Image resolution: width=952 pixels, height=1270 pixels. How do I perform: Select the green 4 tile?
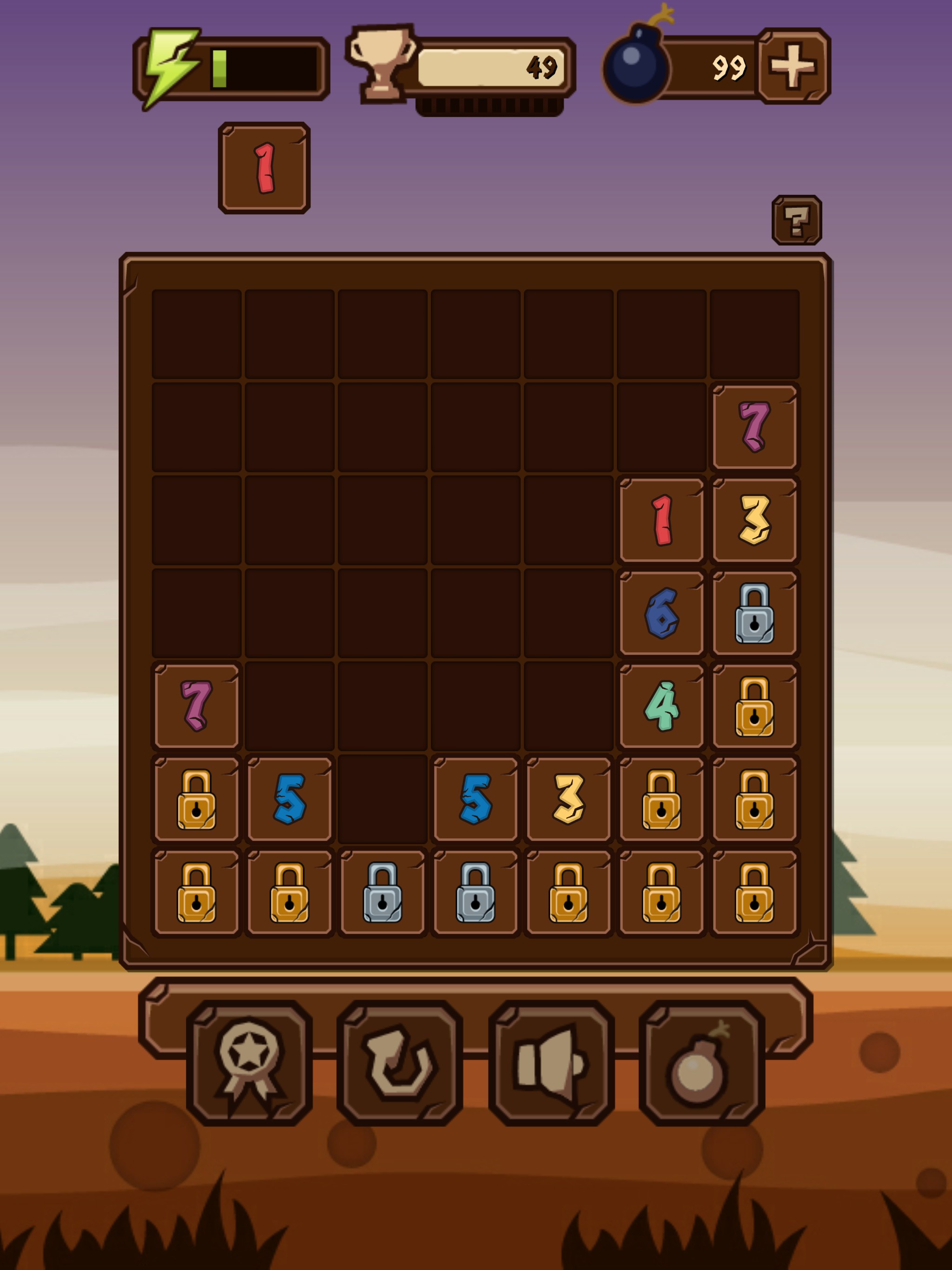tap(661, 706)
